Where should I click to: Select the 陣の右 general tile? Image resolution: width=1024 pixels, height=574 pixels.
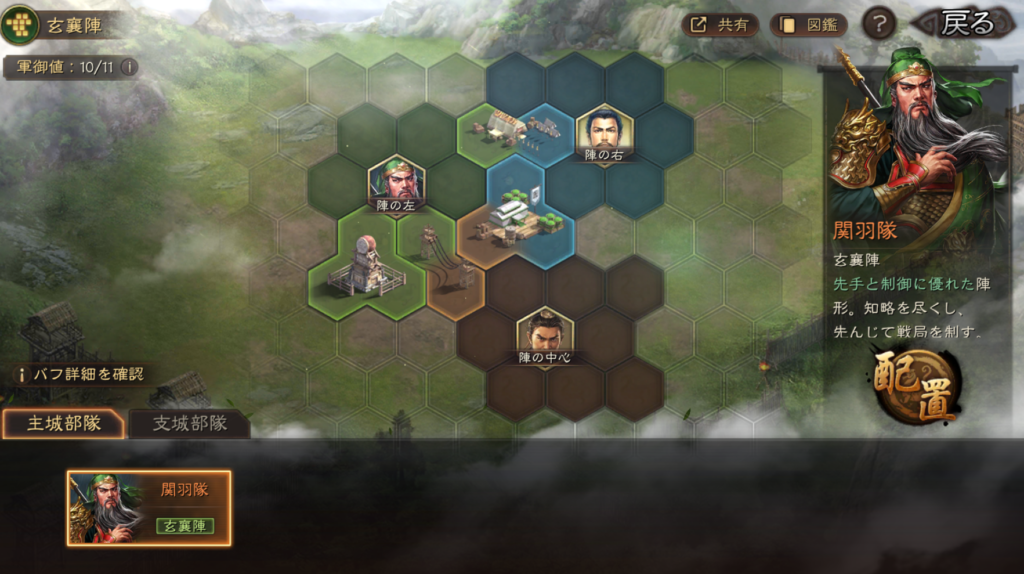tap(604, 134)
